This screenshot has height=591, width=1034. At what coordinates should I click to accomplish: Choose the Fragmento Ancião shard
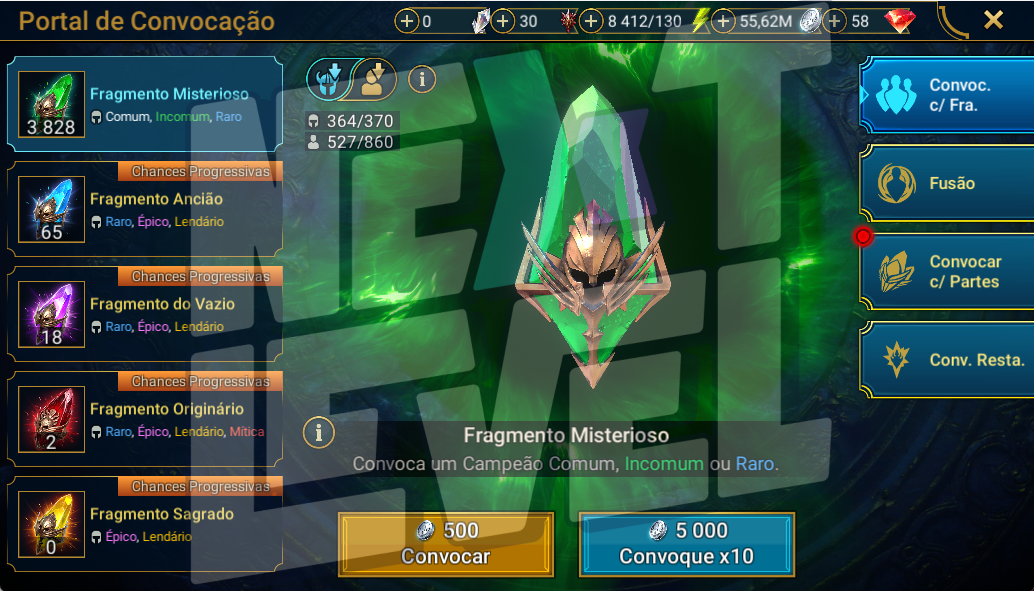click(x=145, y=209)
